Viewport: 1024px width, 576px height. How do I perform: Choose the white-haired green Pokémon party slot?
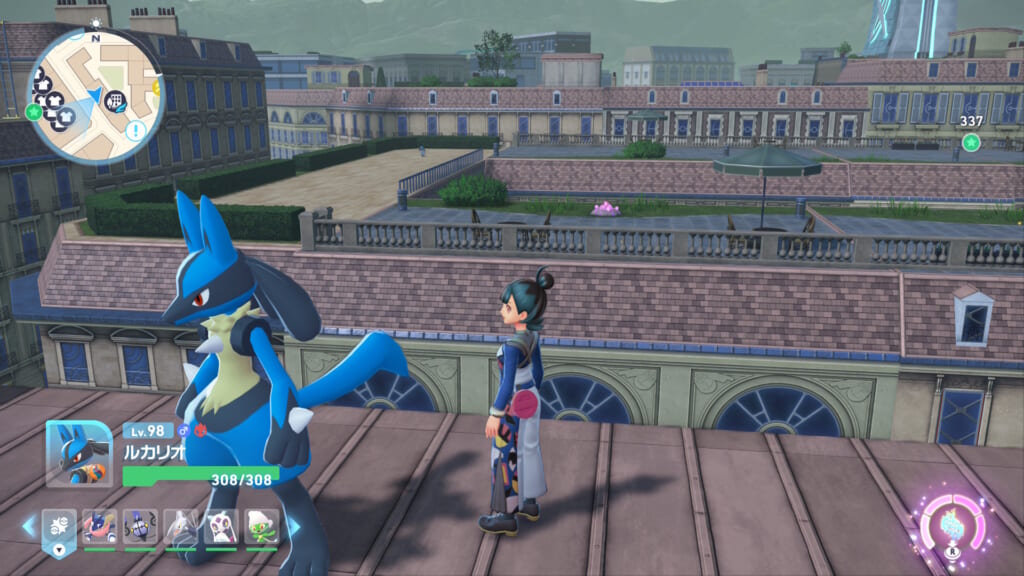coord(261,526)
